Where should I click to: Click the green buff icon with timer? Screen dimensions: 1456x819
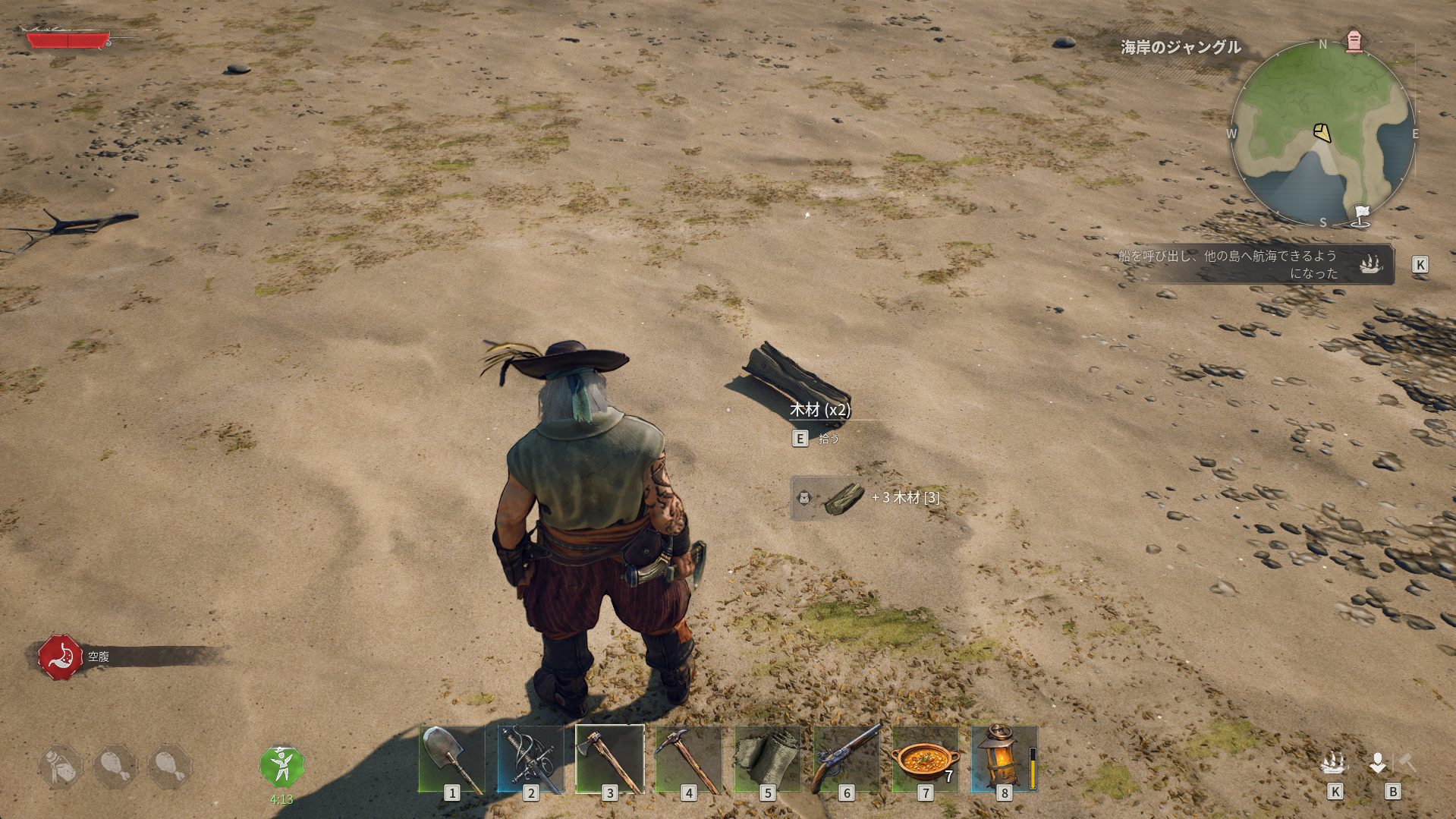[281, 767]
